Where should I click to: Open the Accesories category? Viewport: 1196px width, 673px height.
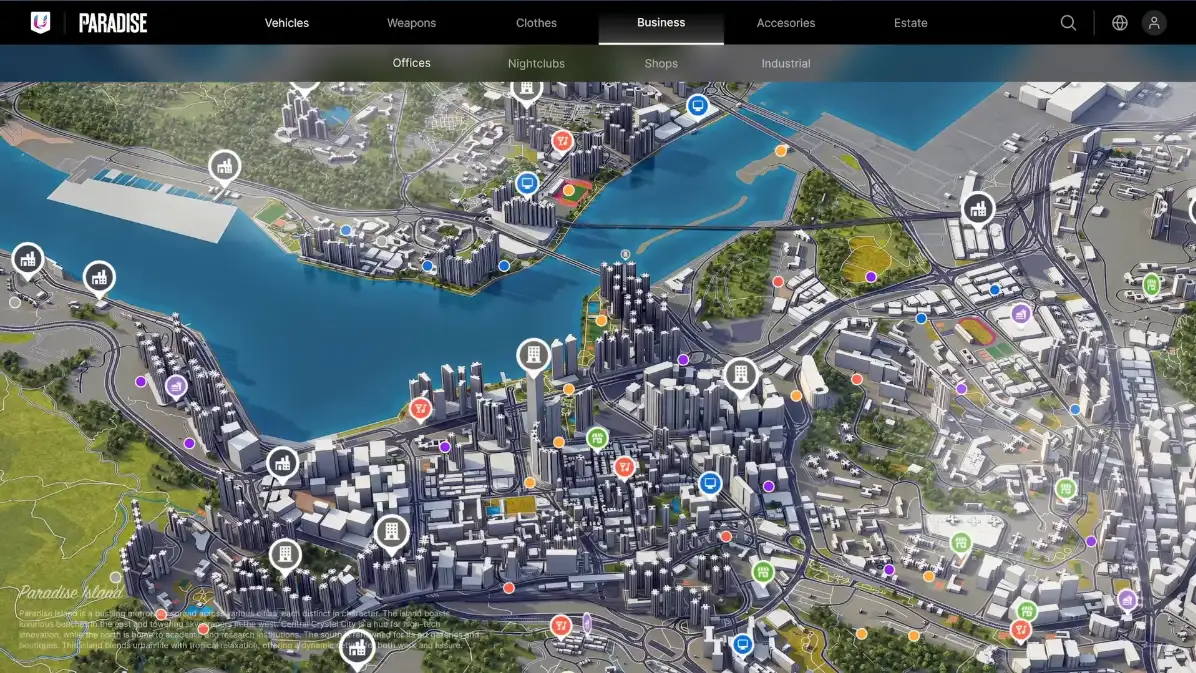click(786, 23)
